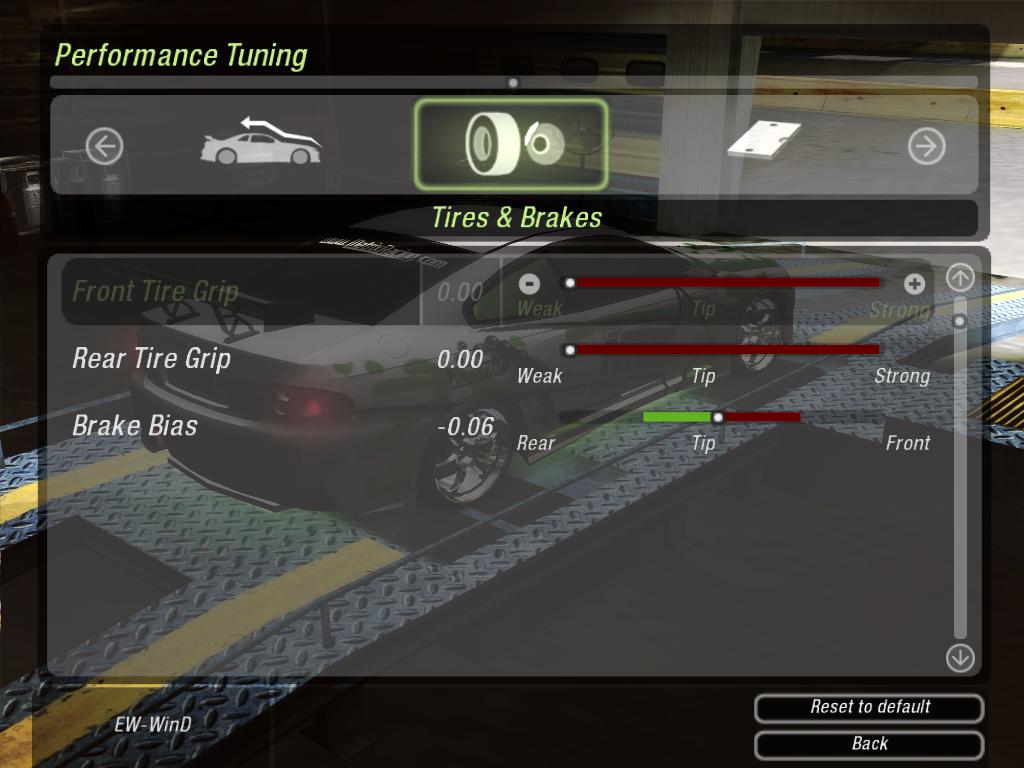Open the car aerodynamics tuning category
The height and width of the screenshot is (768, 1024).
pos(261,145)
